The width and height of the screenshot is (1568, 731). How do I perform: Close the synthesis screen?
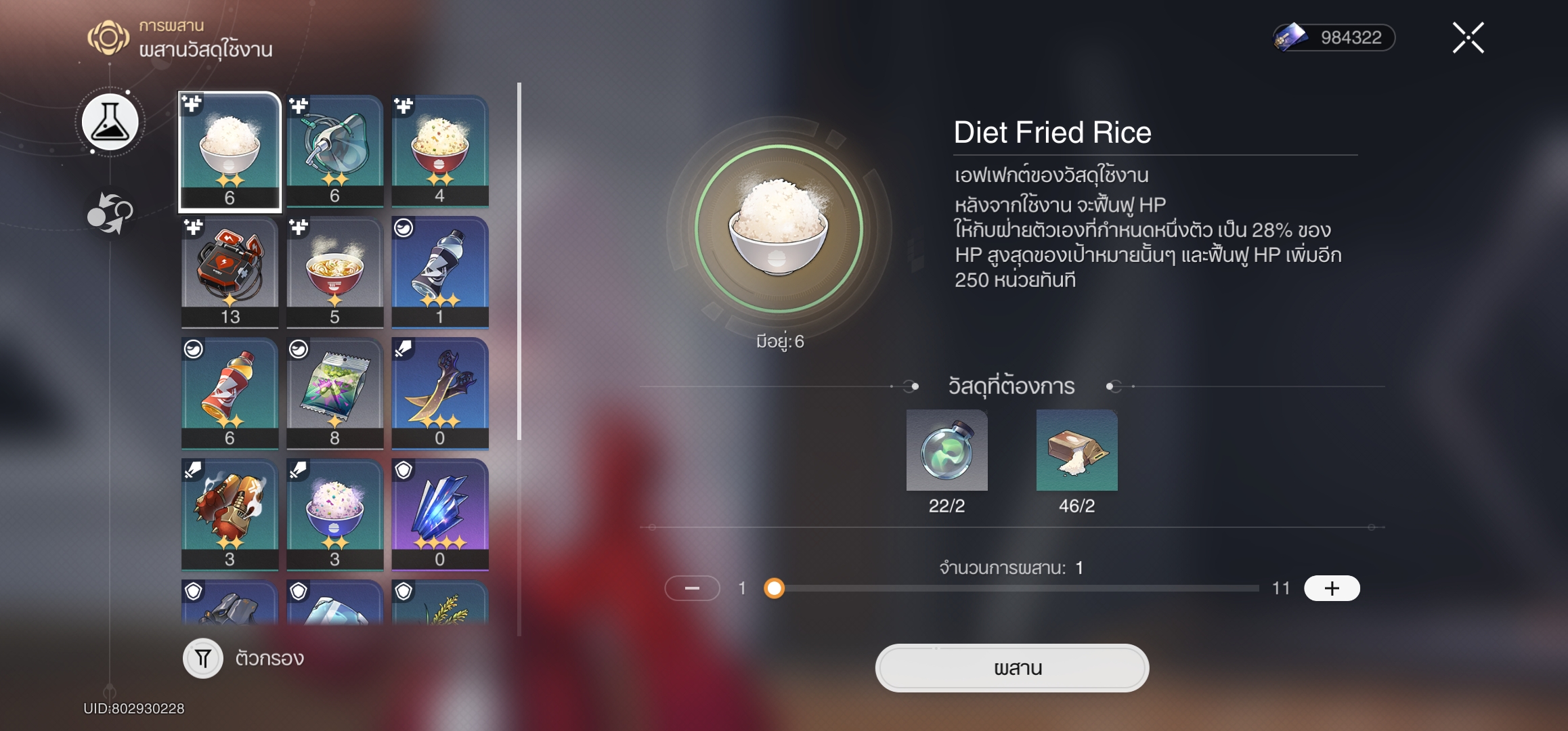1468,38
